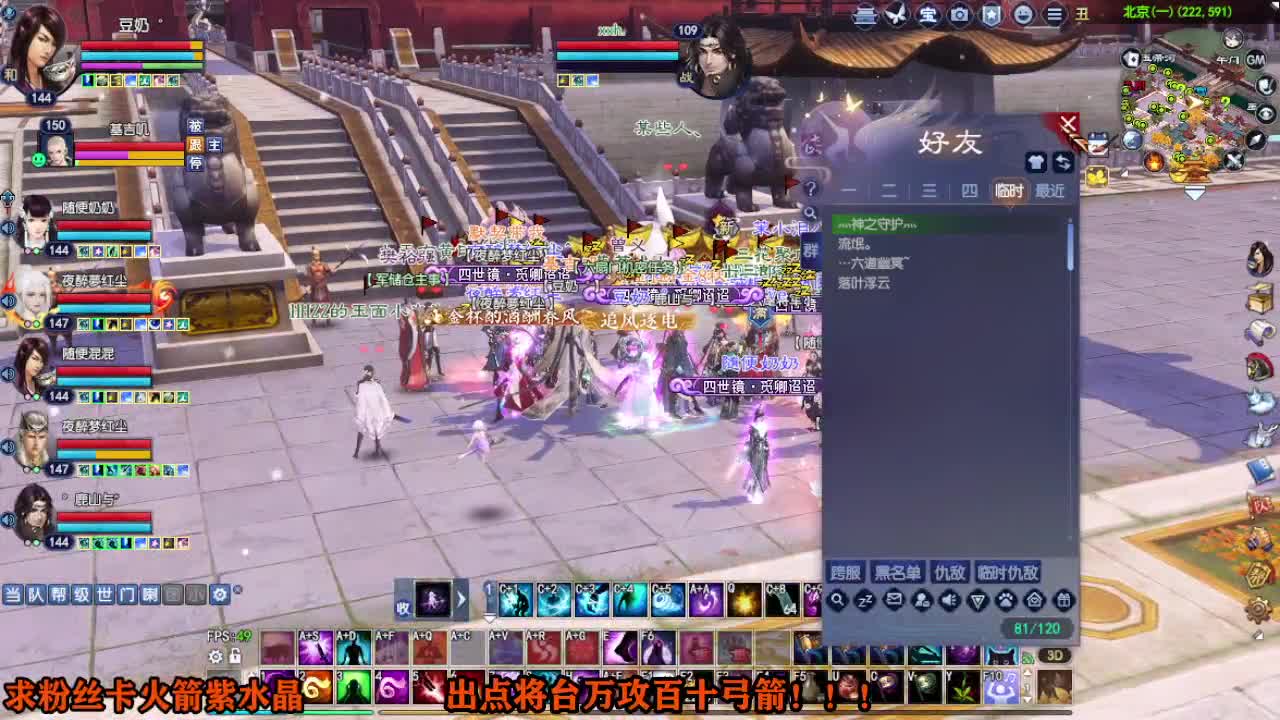This screenshot has width=1280, height=720.
Task: Open the butterfly icon on the top toolbar
Action: pos(895,15)
